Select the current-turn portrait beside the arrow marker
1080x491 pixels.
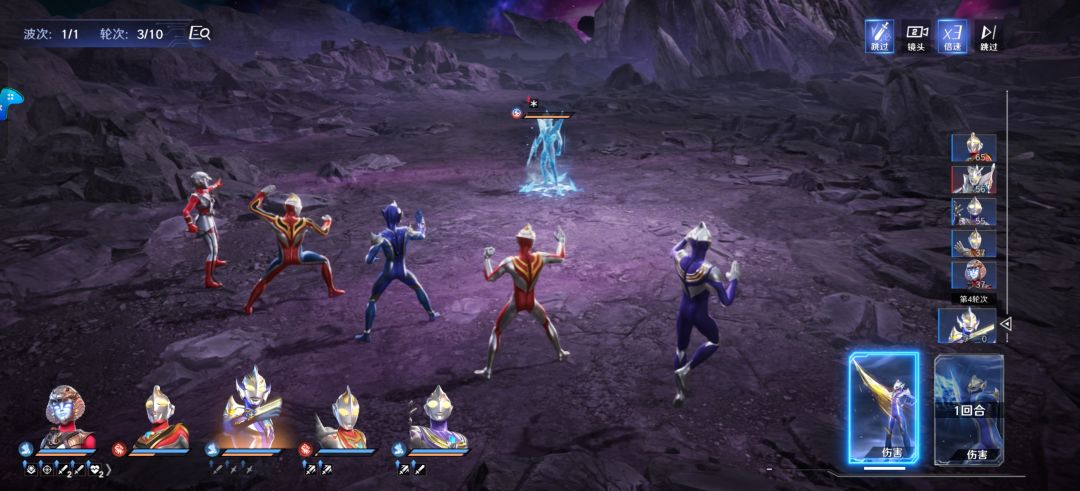(x=967, y=325)
